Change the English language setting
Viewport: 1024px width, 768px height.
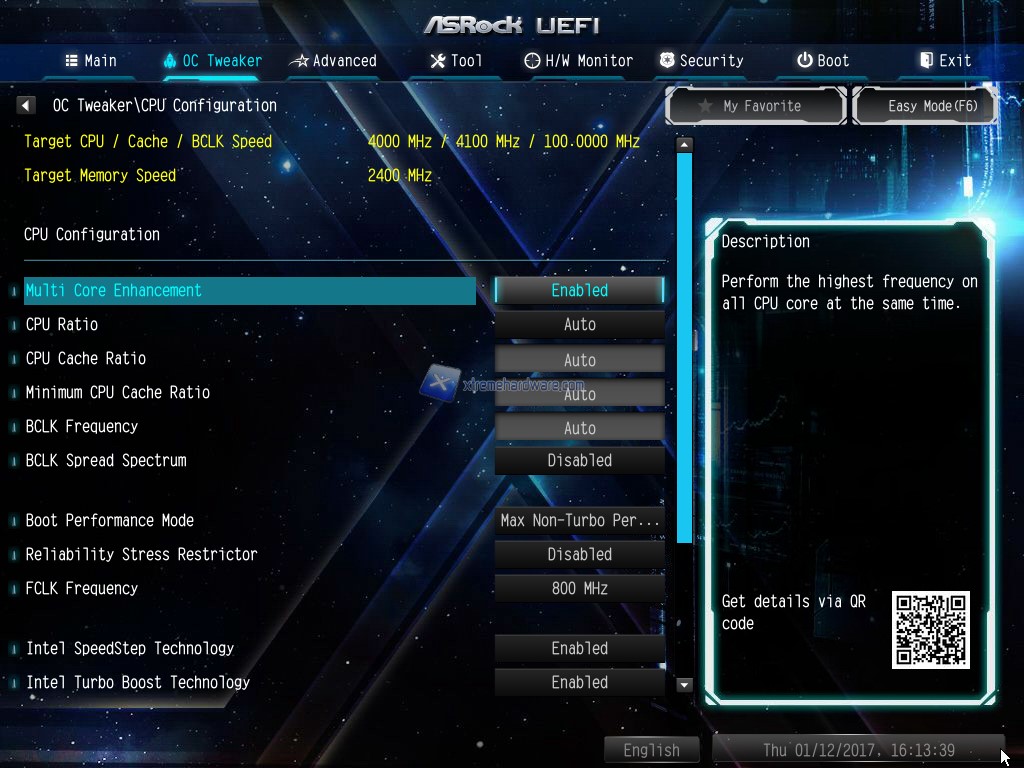click(x=651, y=750)
